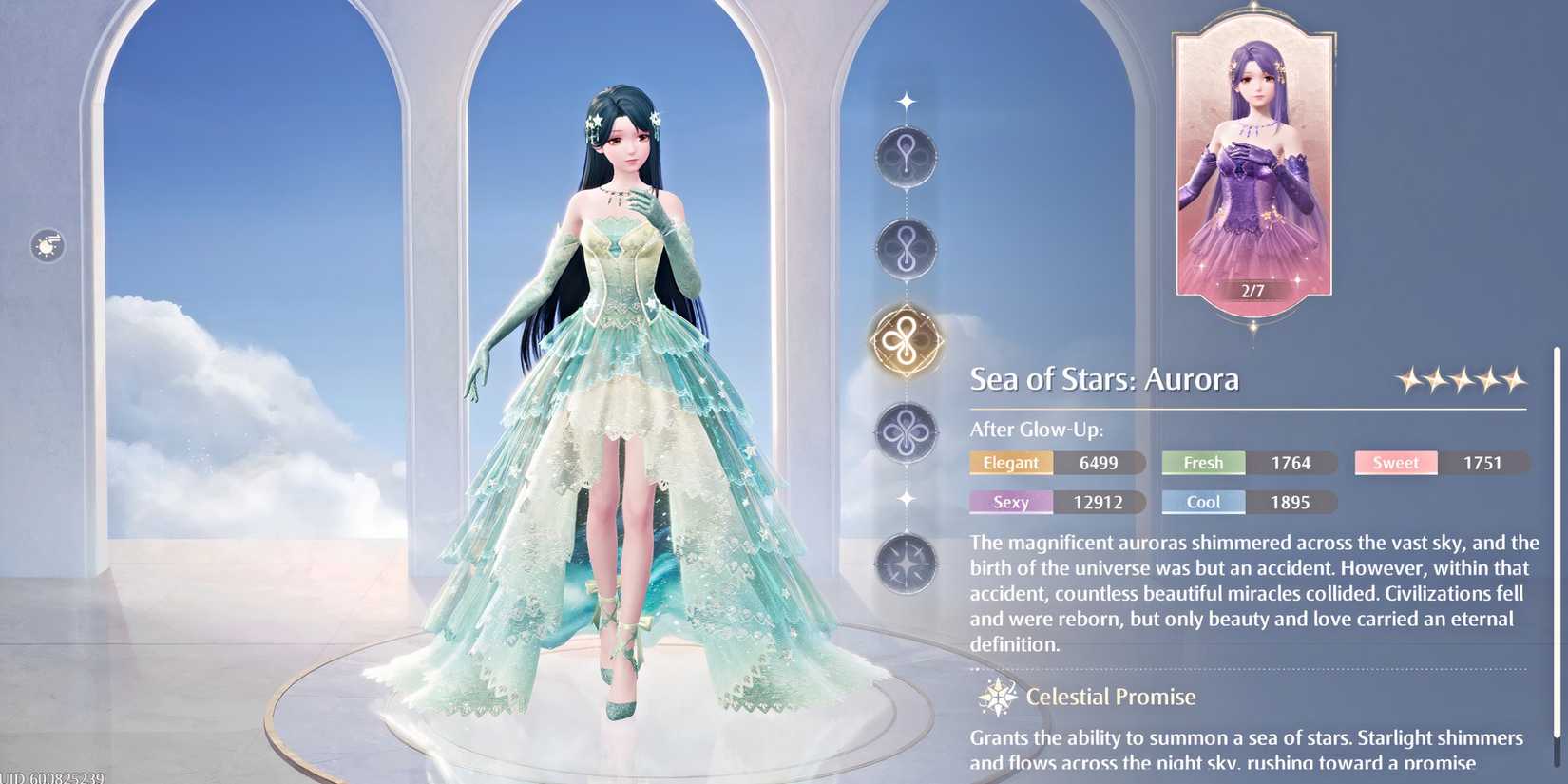The image size is (1568, 784).
Task: Open the sun lighting control on the left wall
Action: tap(46, 245)
